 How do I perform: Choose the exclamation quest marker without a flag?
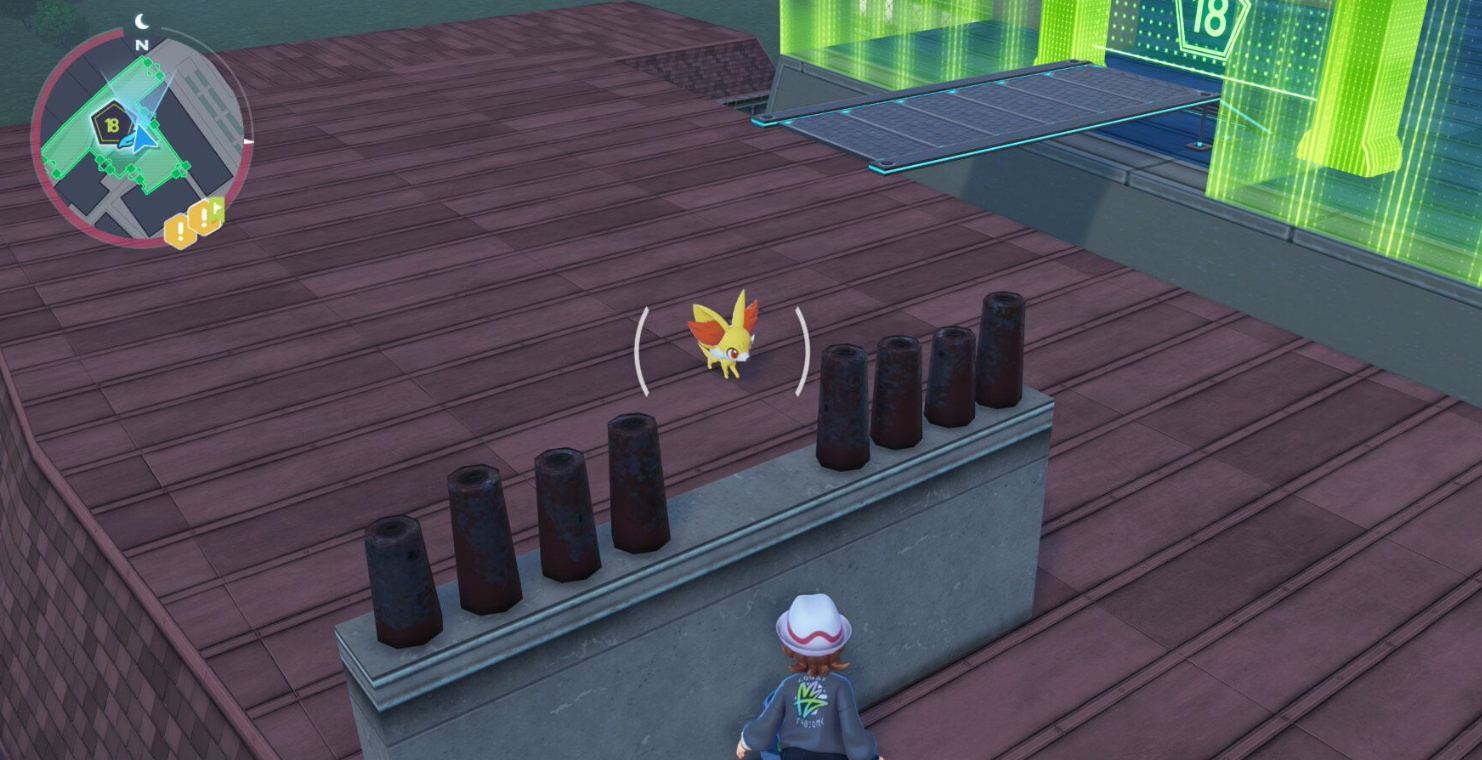(180, 232)
